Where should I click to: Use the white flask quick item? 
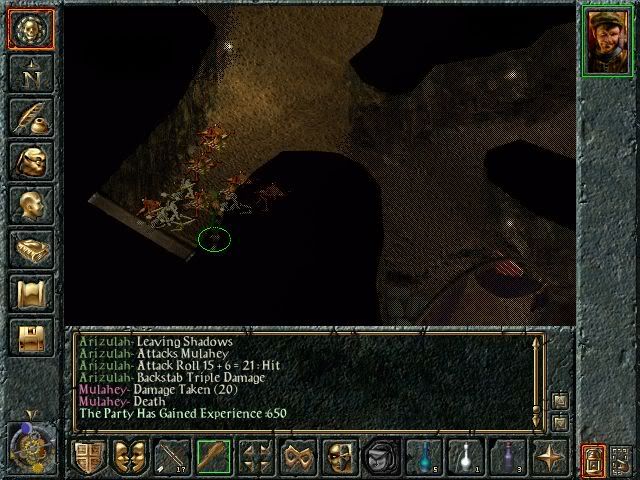pos(465,456)
